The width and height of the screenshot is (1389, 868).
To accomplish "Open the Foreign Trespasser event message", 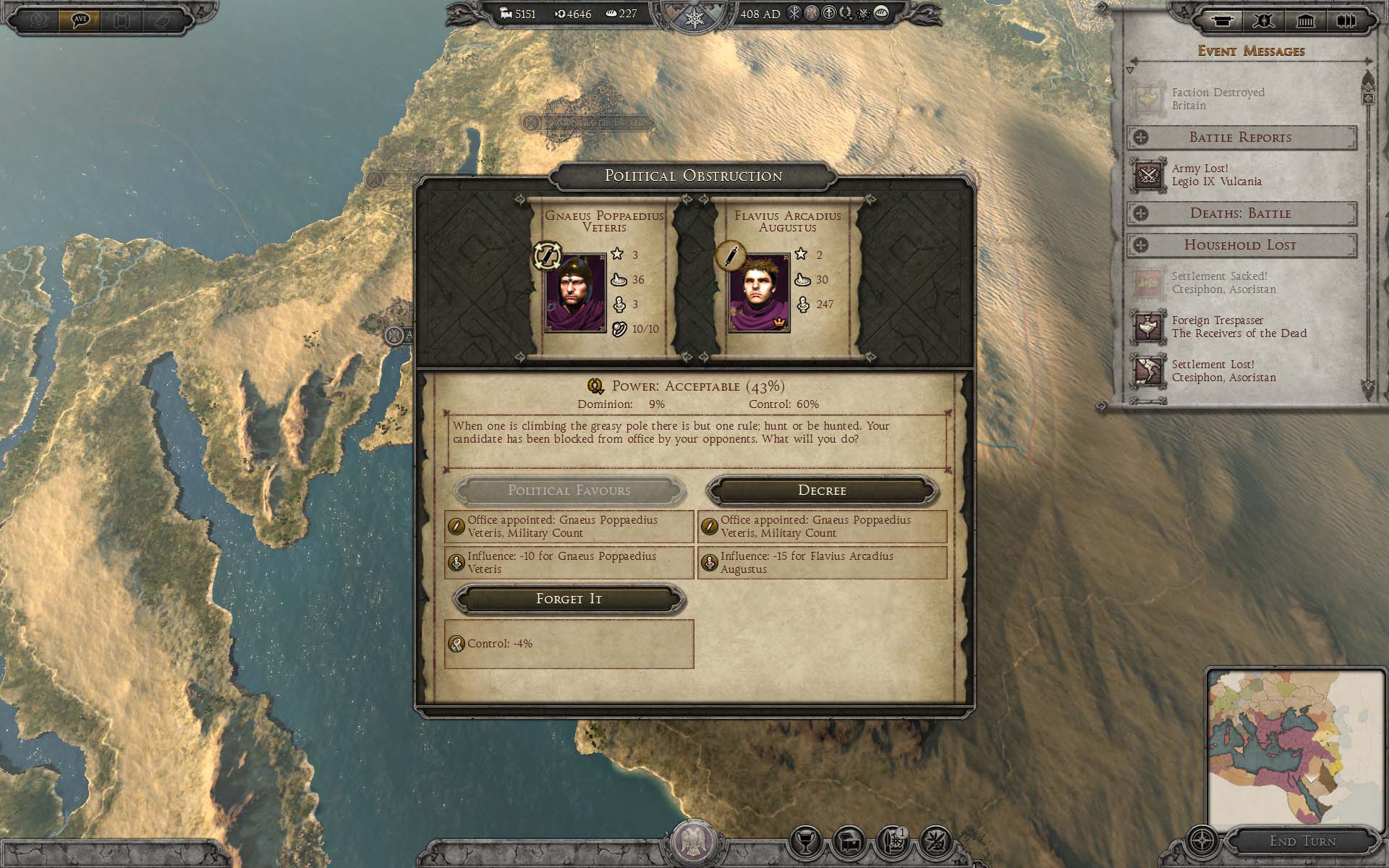I will [x=1237, y=327].
